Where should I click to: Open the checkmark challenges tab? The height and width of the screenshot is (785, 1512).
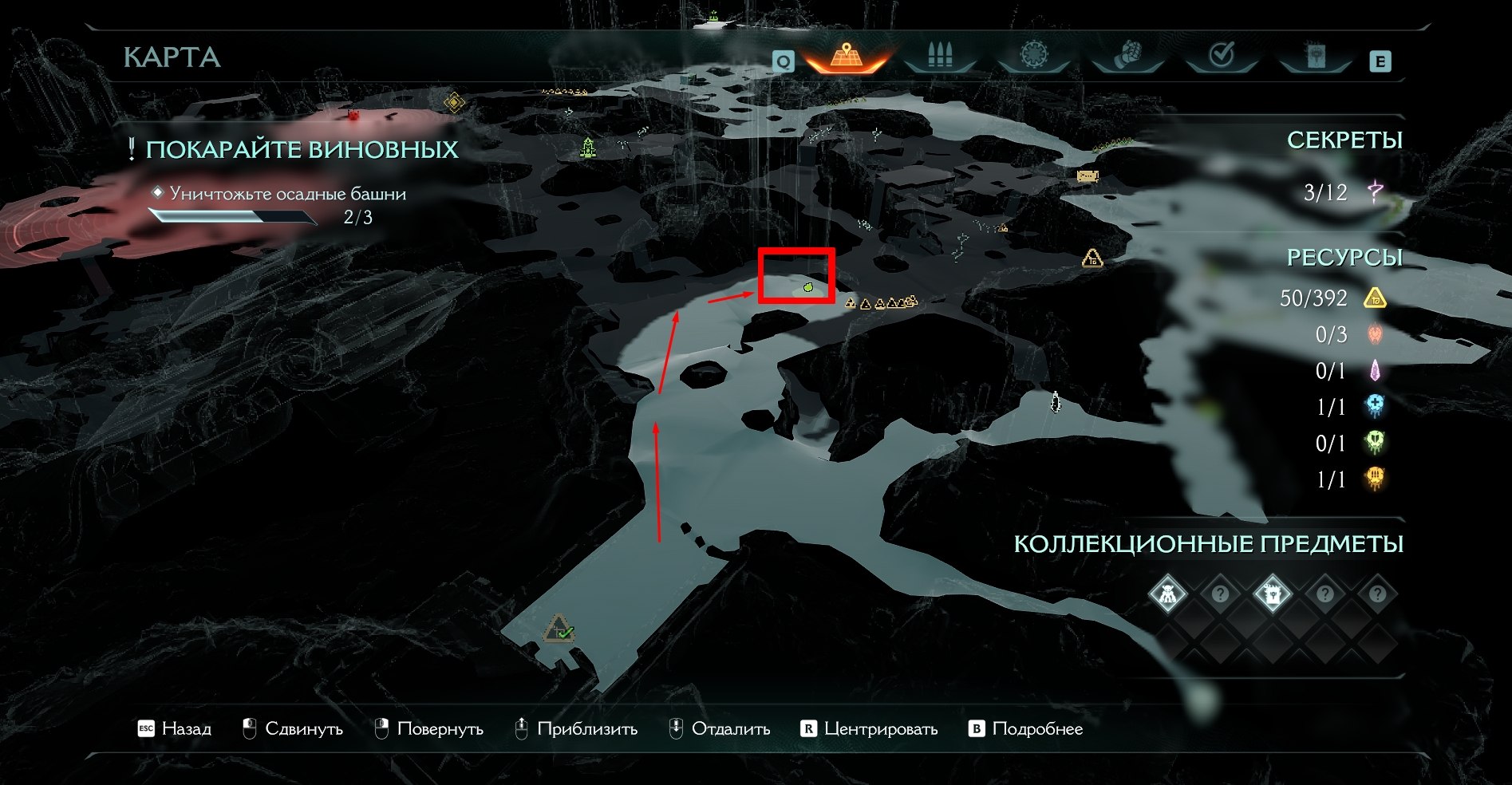pos(1222,56)
